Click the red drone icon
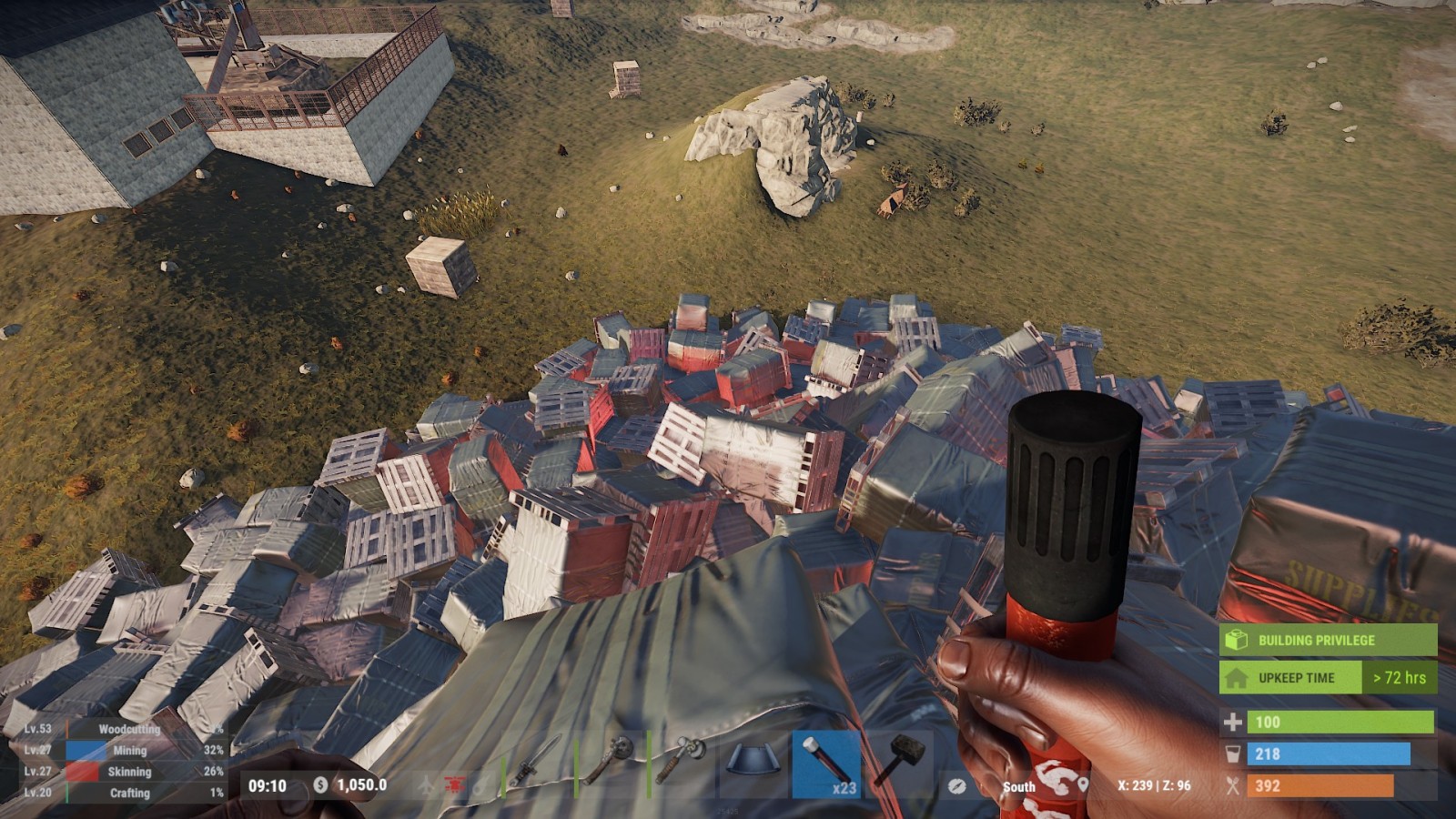The image size is (1456, 819). pos(453,784)
